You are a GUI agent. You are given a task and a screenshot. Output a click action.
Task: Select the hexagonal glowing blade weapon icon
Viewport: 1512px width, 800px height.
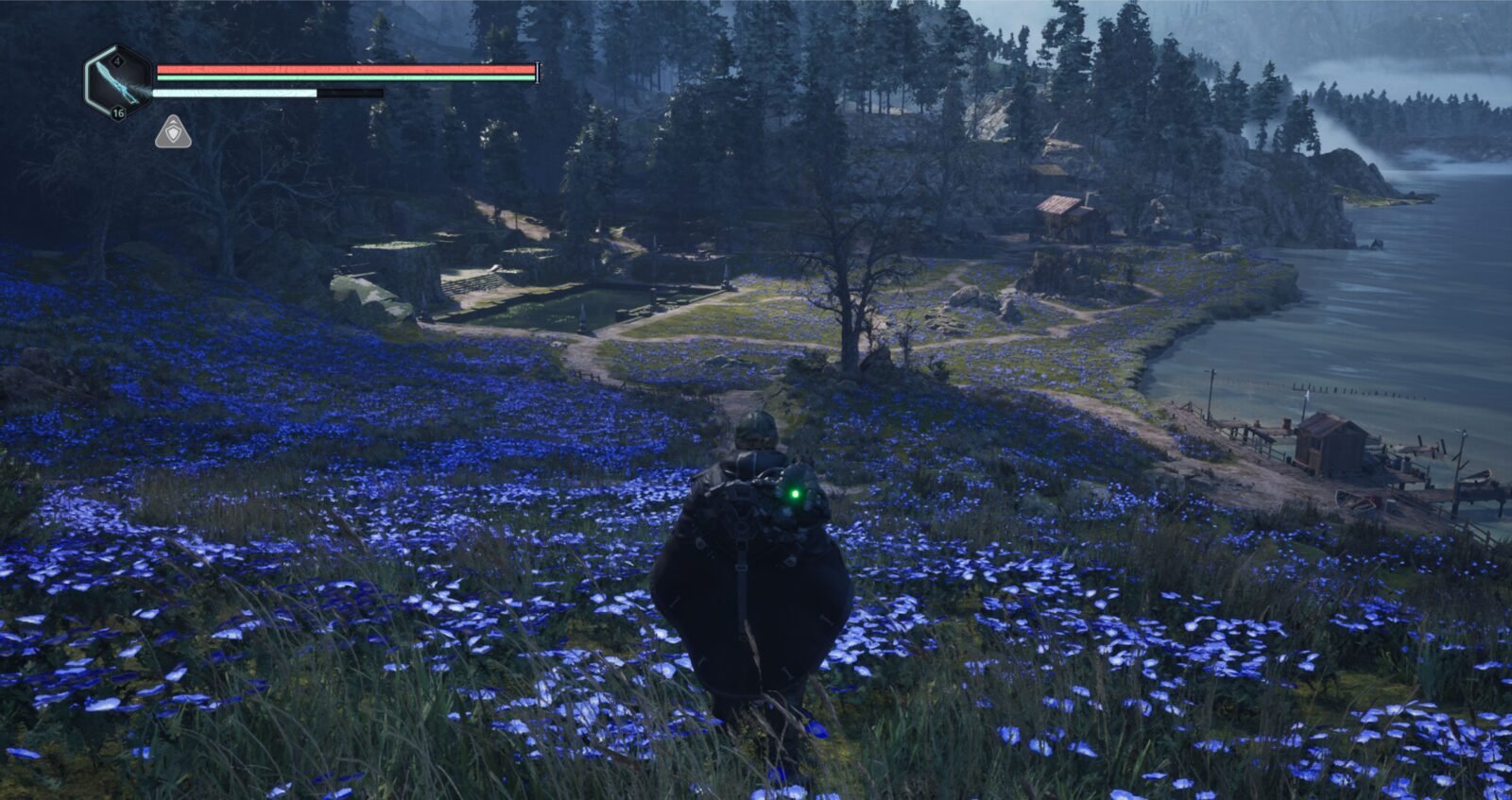pyautogui.click(x=118, y=83)
